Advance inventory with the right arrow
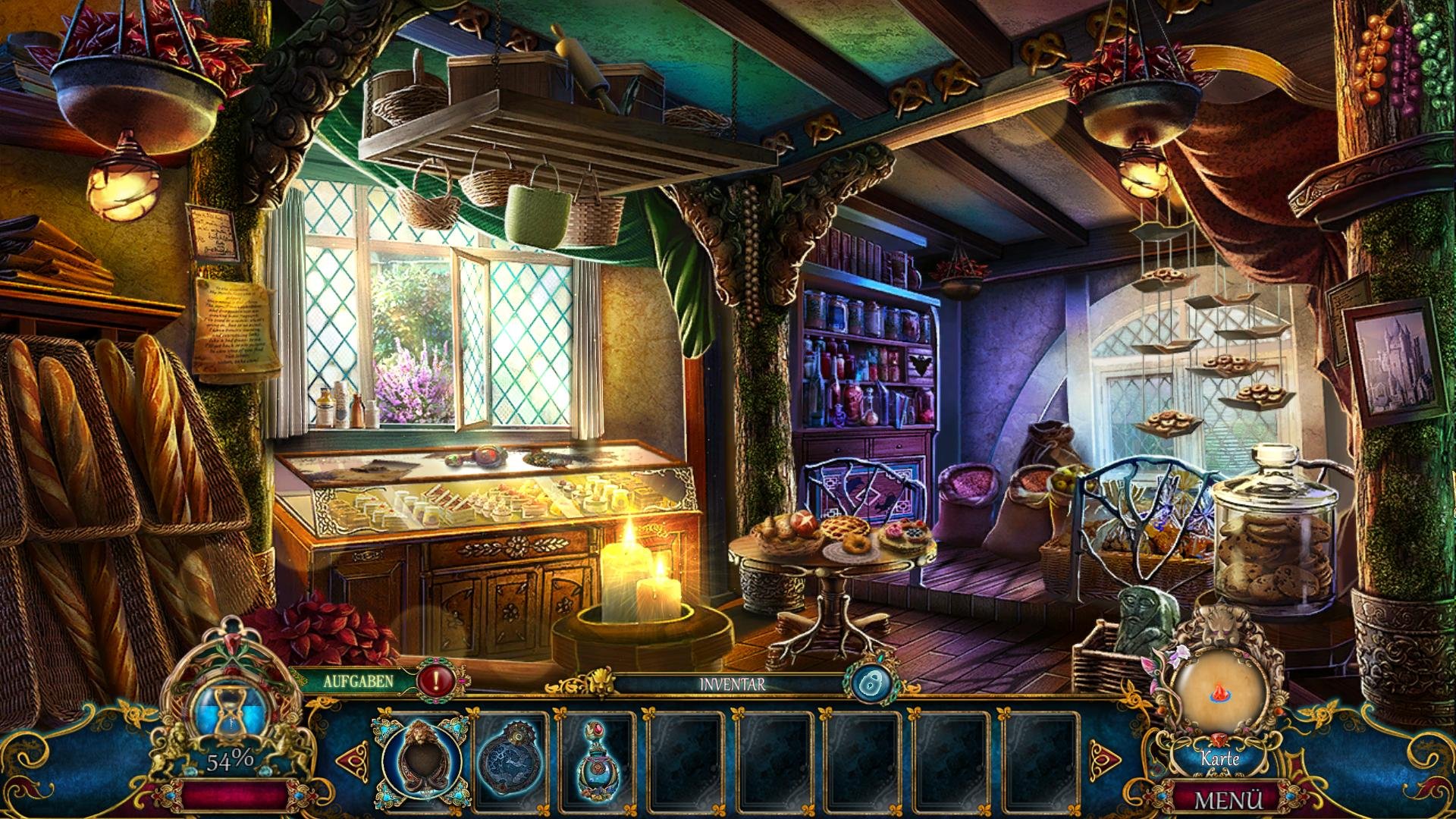The width and height of the screenshot is (1456, 819). coord(1103,757)
